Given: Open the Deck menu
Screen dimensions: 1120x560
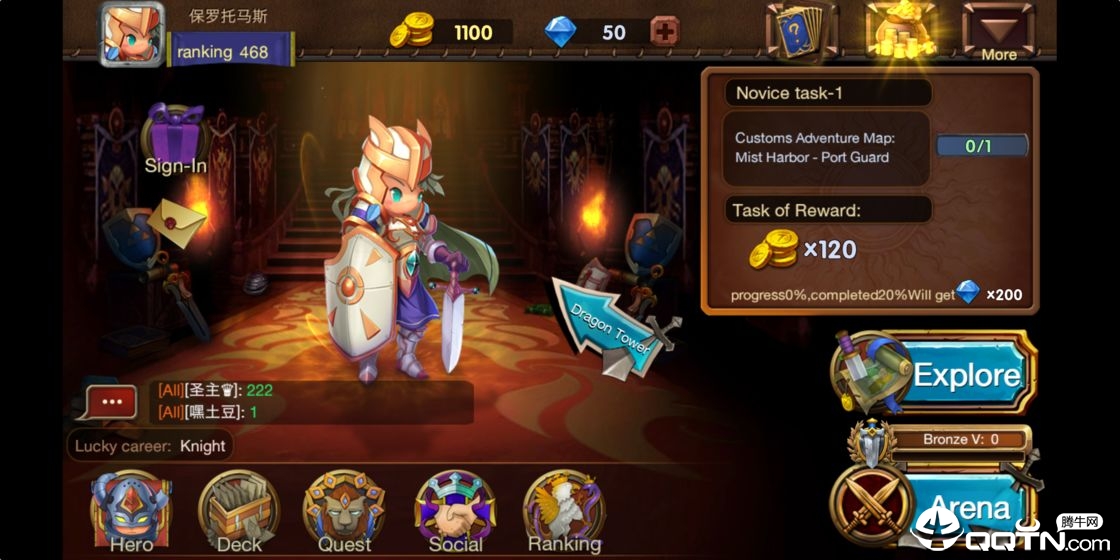Looking at the screenshot, I should [x=238, y=512].
